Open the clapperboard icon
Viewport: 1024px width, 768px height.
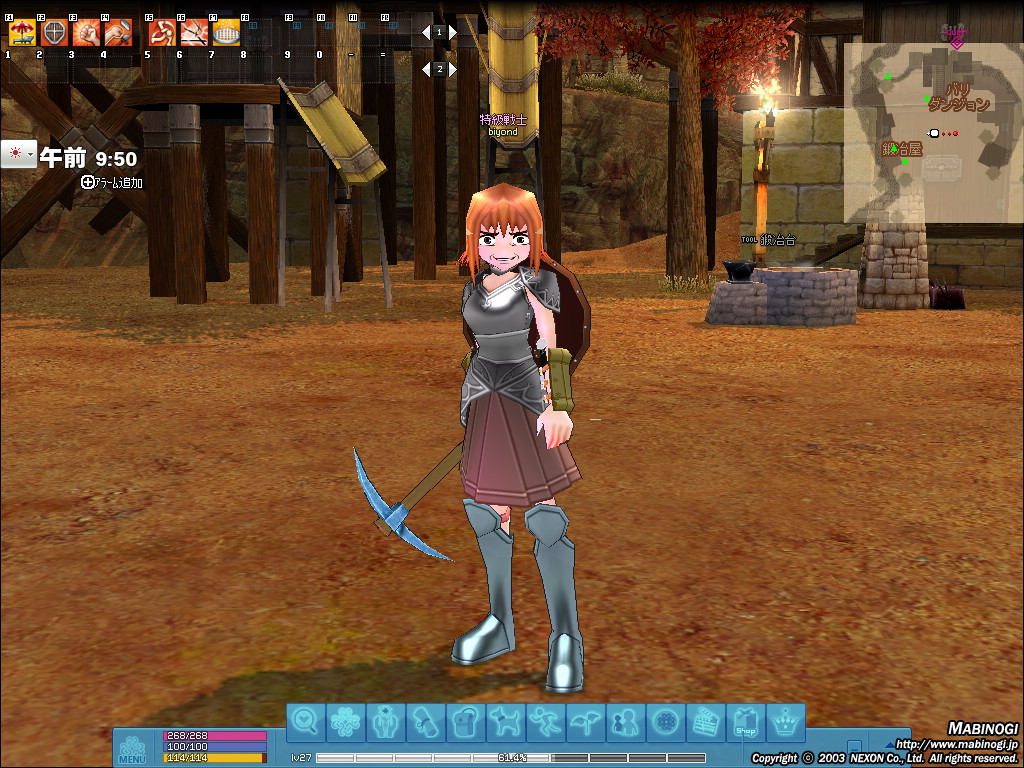[707, 722]
